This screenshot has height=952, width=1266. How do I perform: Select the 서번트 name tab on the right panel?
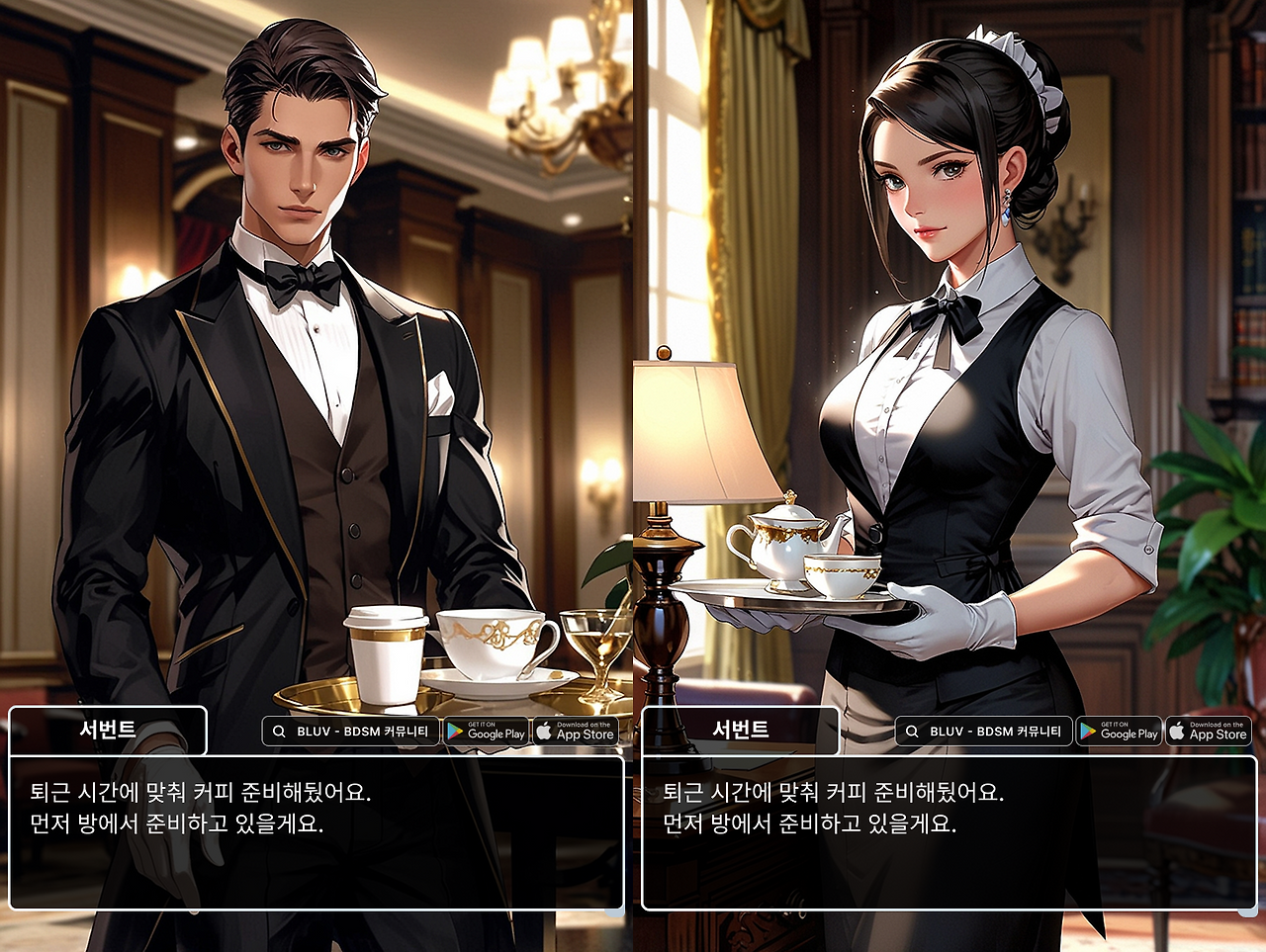[740, 732]
